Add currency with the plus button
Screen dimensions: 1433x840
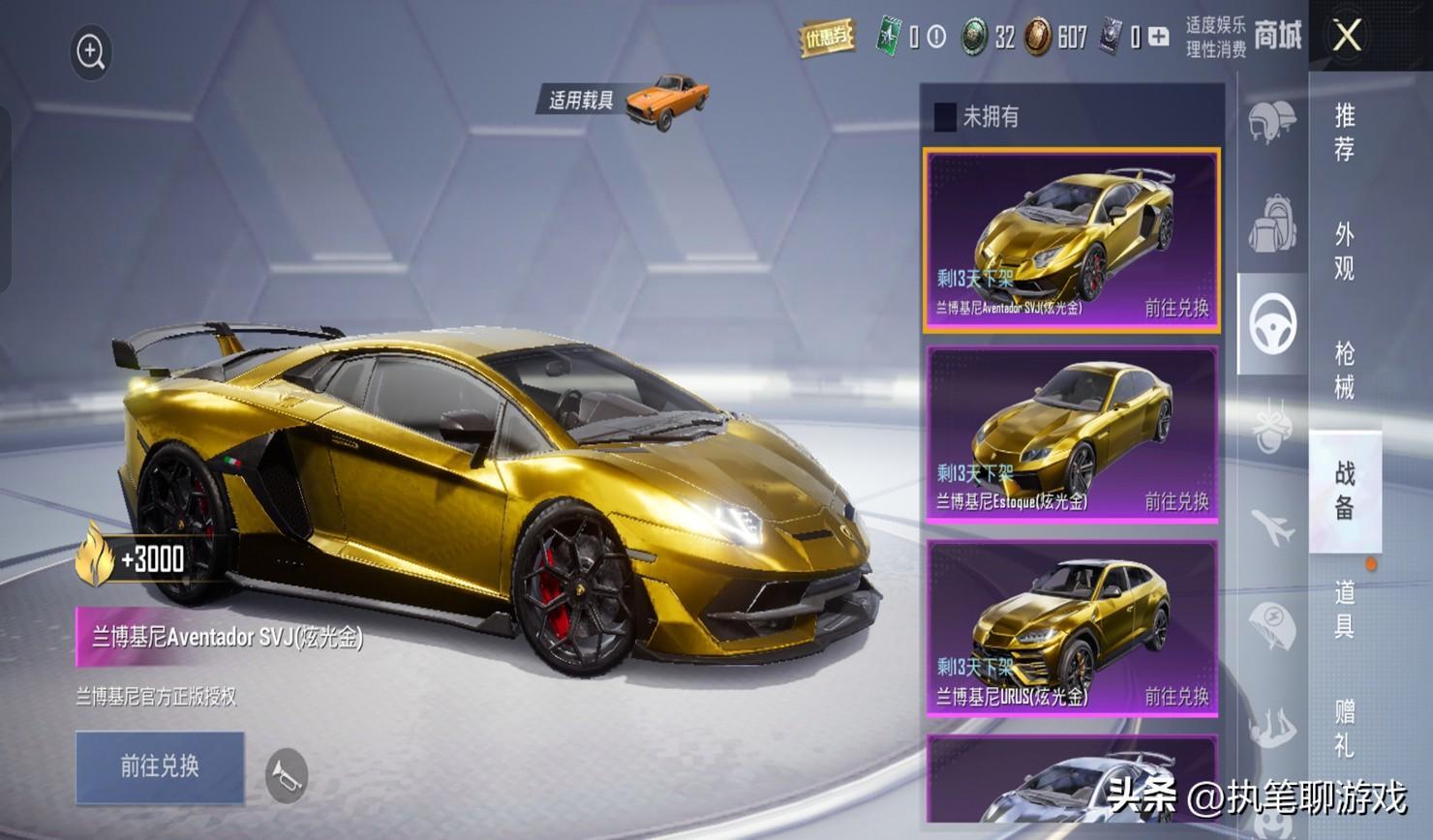pos(1158,37)
